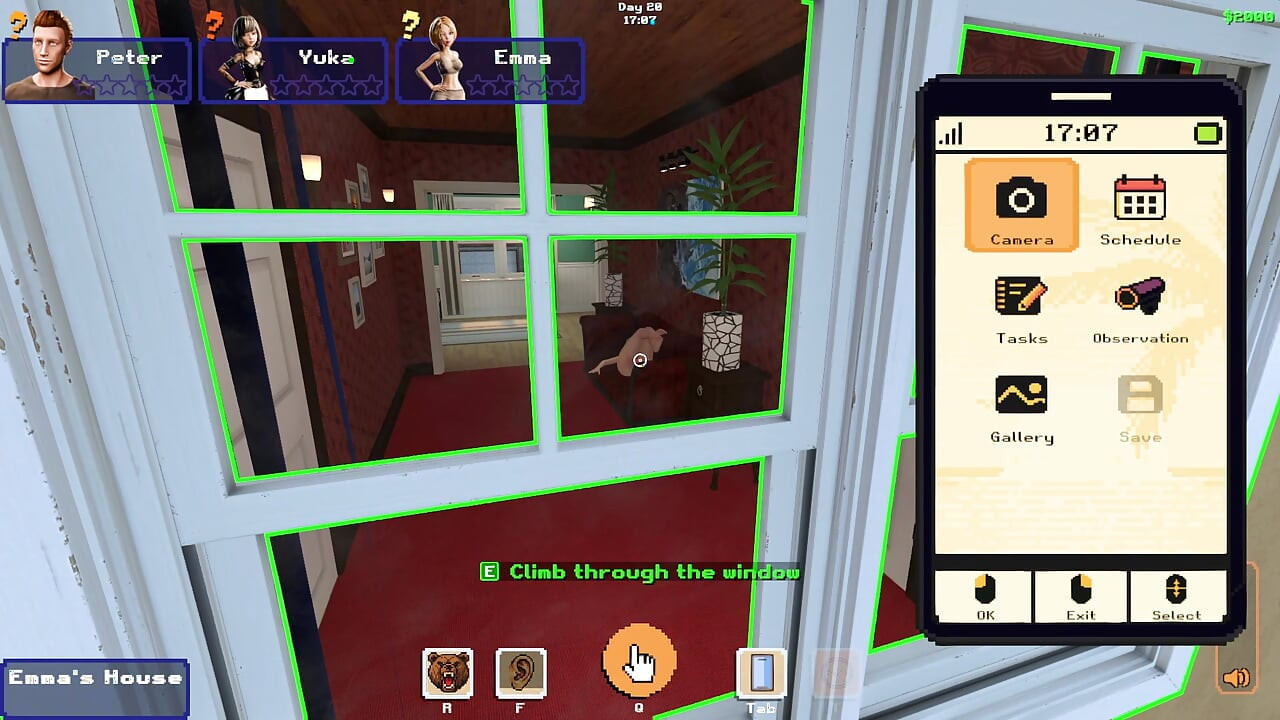The height and width of the screenshot is (720, 1280).
Task: Click the 'Climb through the window' prompt
Action: pos(640,573)
